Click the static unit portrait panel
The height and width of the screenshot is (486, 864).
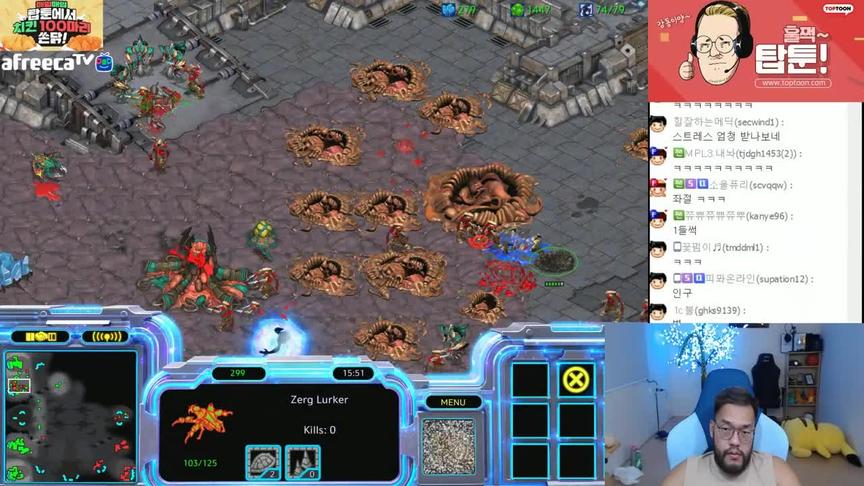click(448, 445)
